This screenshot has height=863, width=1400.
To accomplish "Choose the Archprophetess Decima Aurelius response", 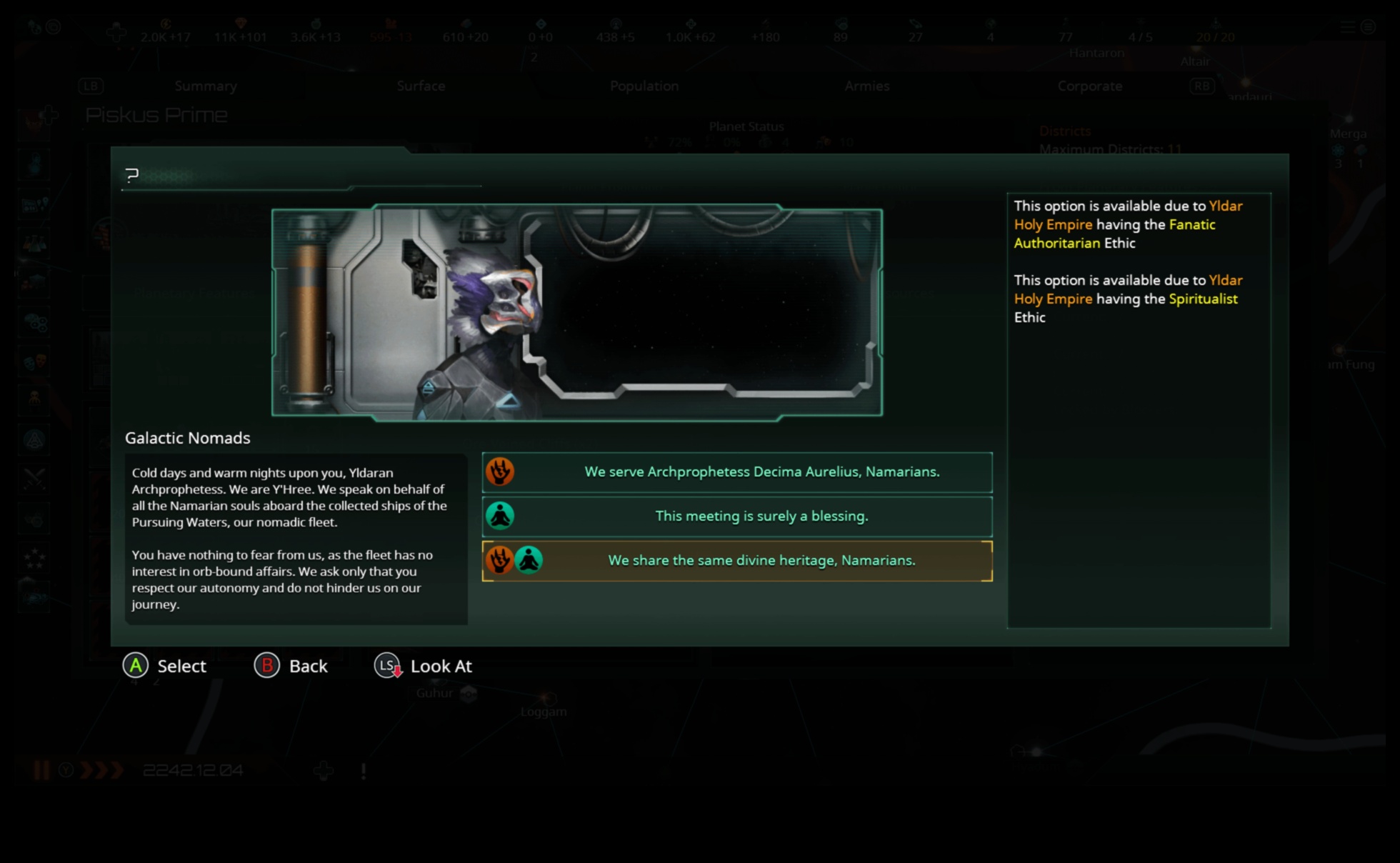I will coord(761,472).
